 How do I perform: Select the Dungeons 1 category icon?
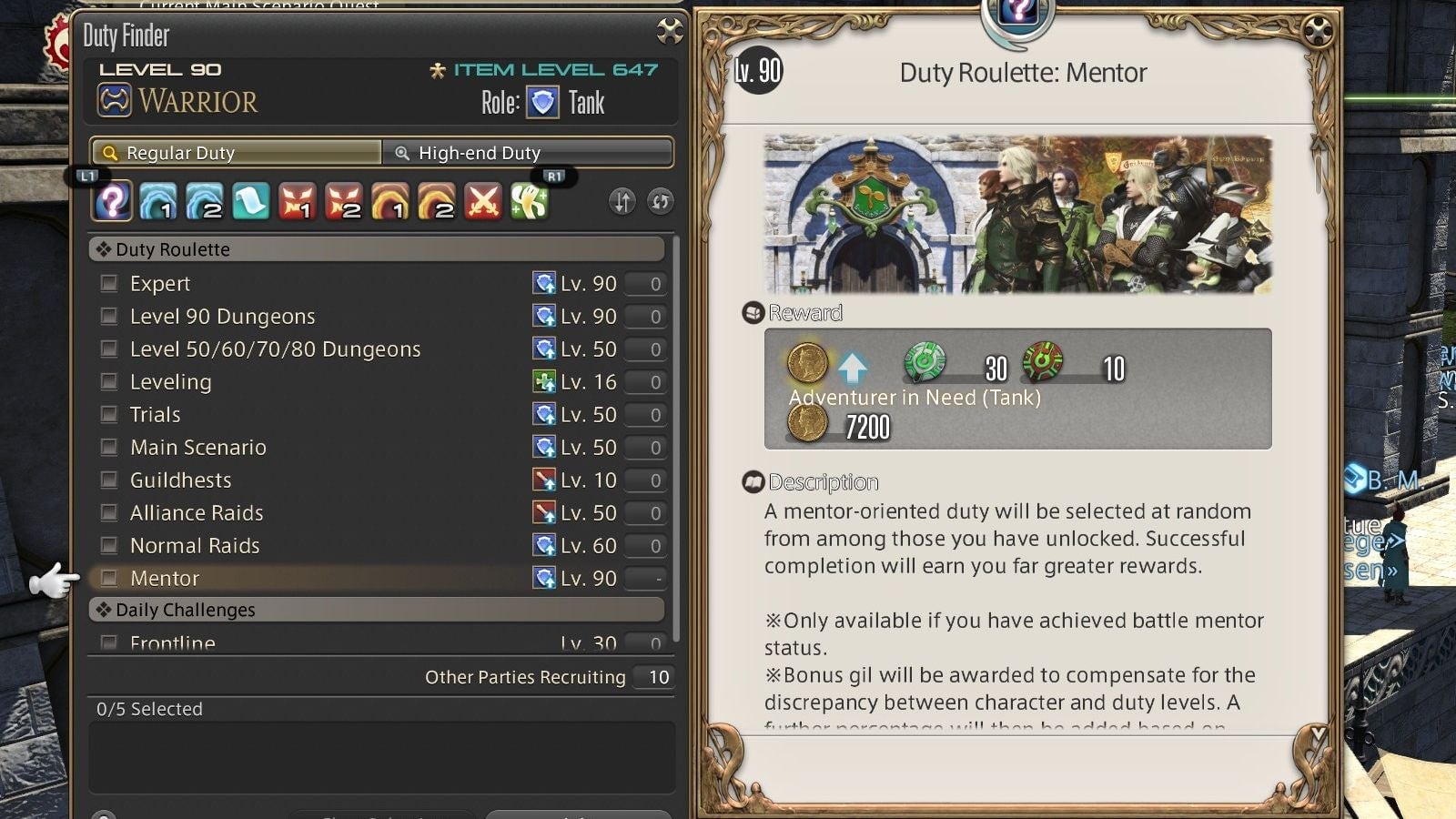pos(157,200)
